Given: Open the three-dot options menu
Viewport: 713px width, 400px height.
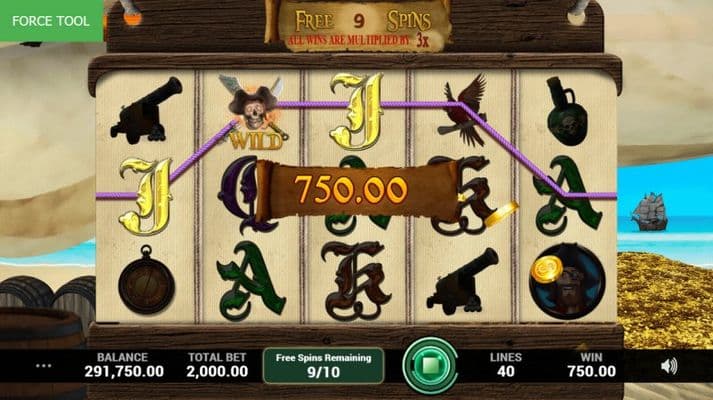Looking at the screenshot, I should [x=43, y=366].
